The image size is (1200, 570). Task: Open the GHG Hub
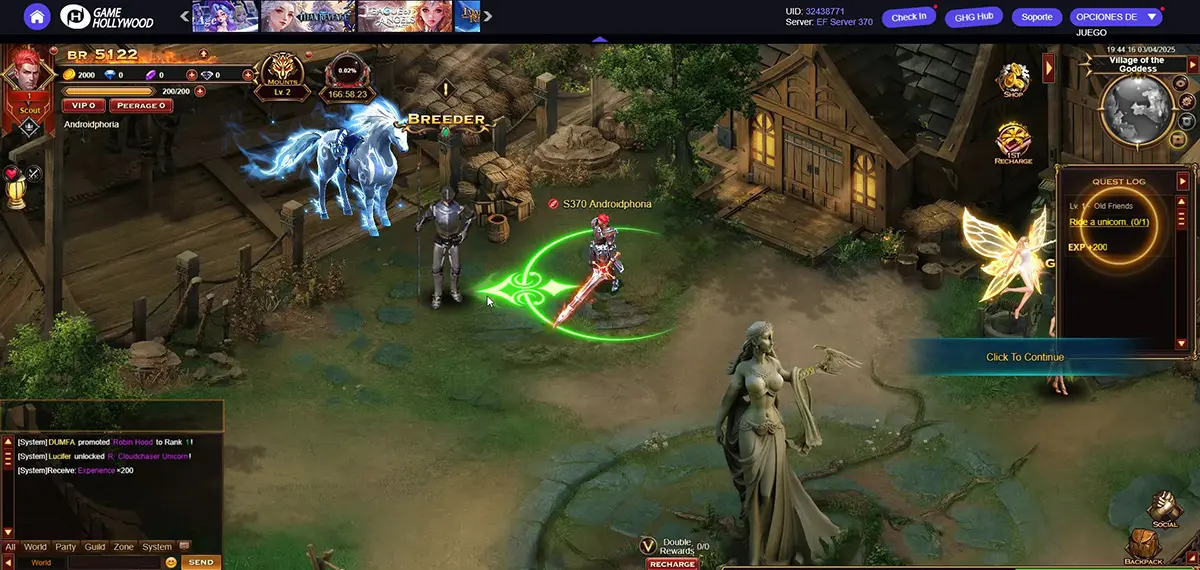point(974,17)
